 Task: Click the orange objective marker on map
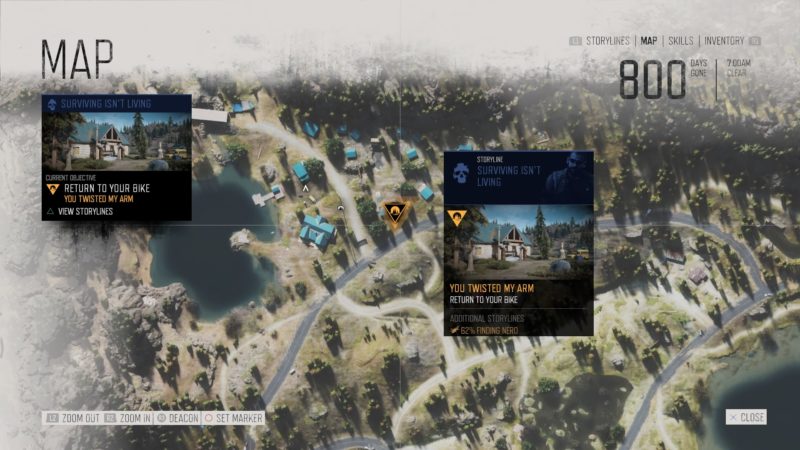(x=395, y=212)
